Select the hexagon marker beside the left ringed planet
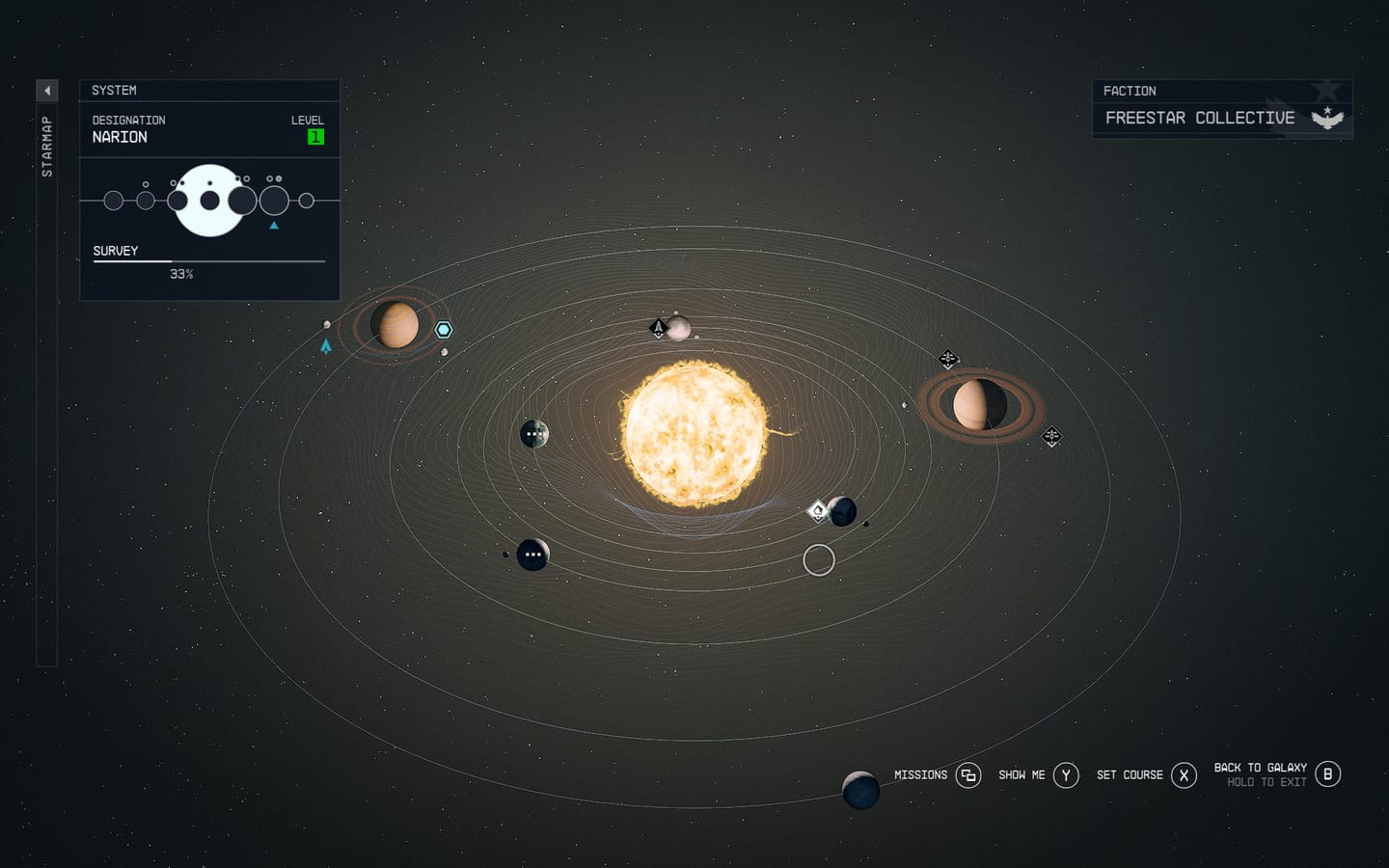This screenshot has height=868, width=1389. (443, 329)
